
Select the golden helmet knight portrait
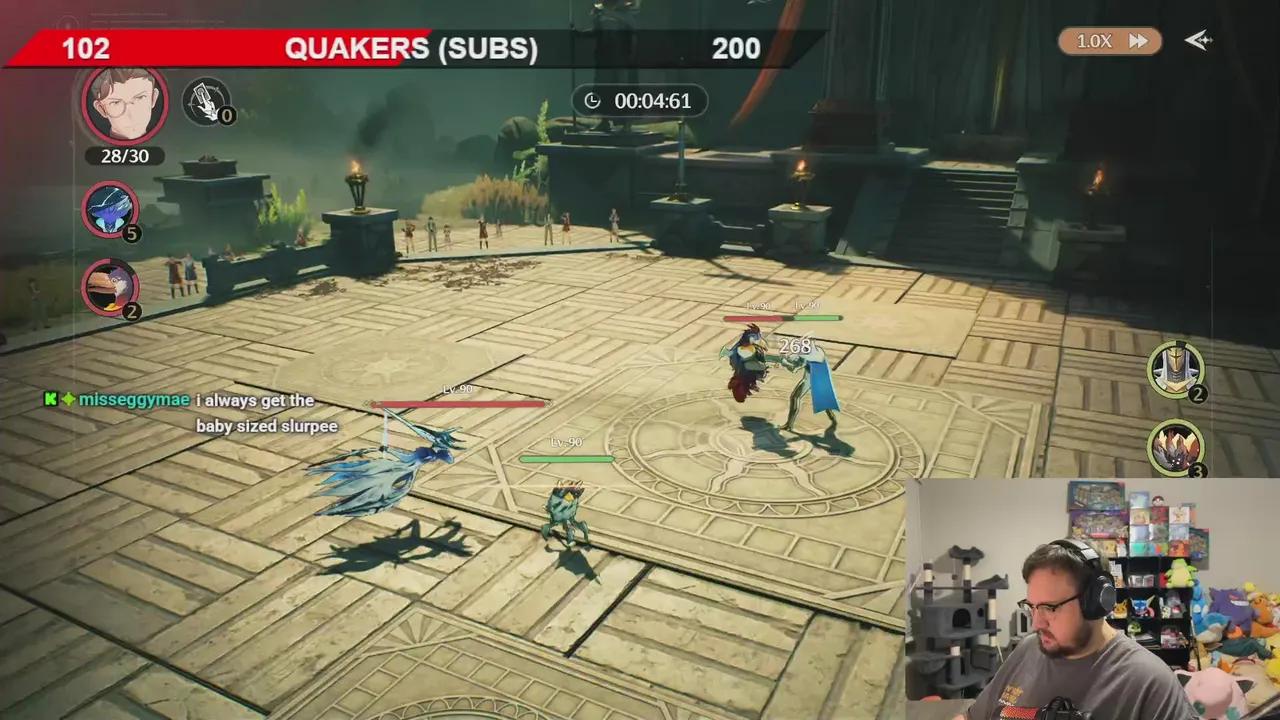tap(1175, 368)
